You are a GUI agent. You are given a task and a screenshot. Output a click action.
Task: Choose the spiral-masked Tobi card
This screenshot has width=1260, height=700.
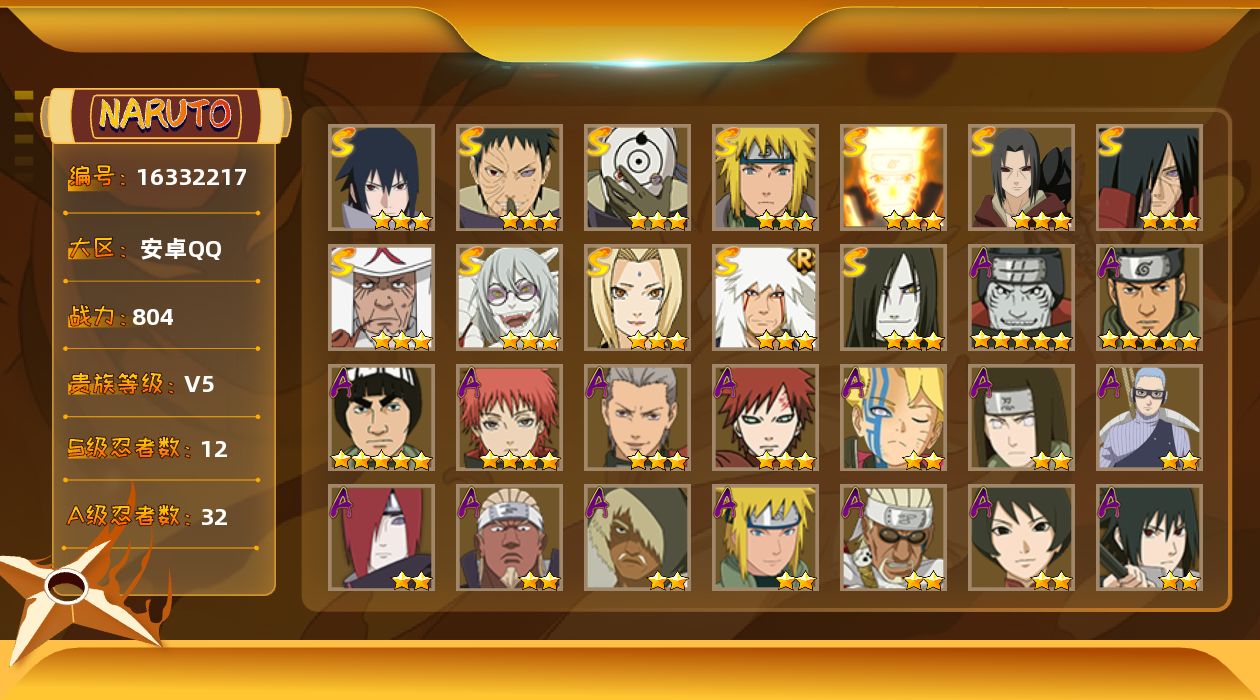pyautogui.click(x=637, y=177)
